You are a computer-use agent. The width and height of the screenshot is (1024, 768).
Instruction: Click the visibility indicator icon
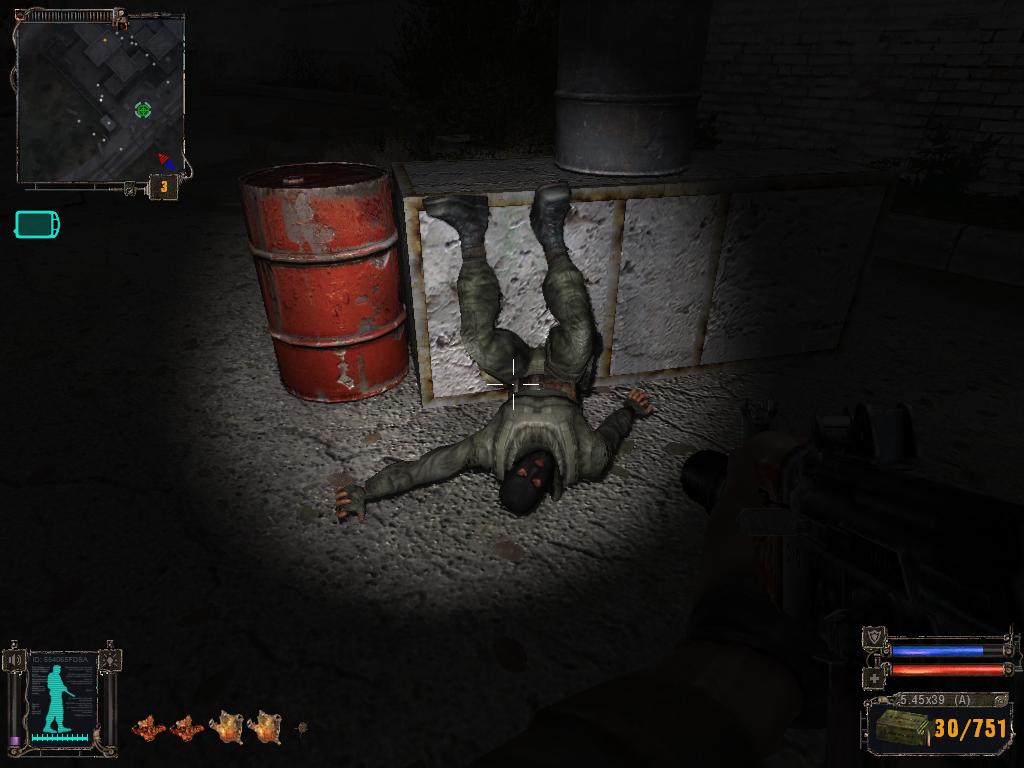pyautogui.click(x=109, y=660)
